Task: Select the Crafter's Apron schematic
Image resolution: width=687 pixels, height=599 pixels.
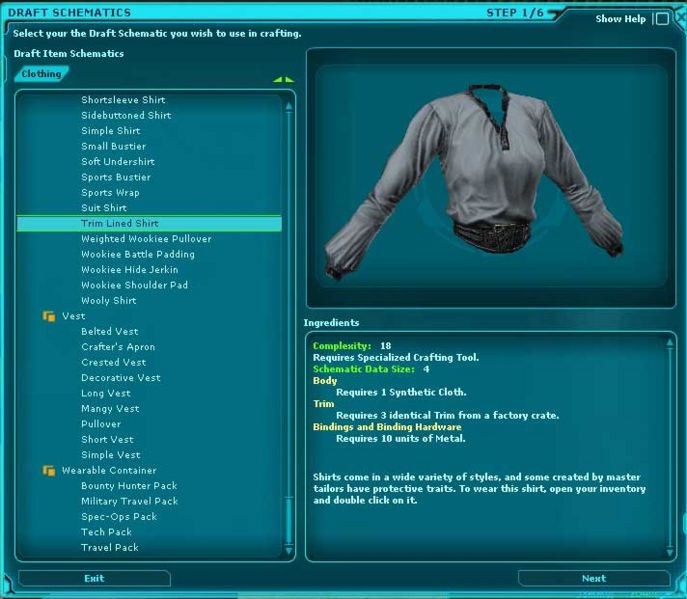Action: tap(118, 347)
